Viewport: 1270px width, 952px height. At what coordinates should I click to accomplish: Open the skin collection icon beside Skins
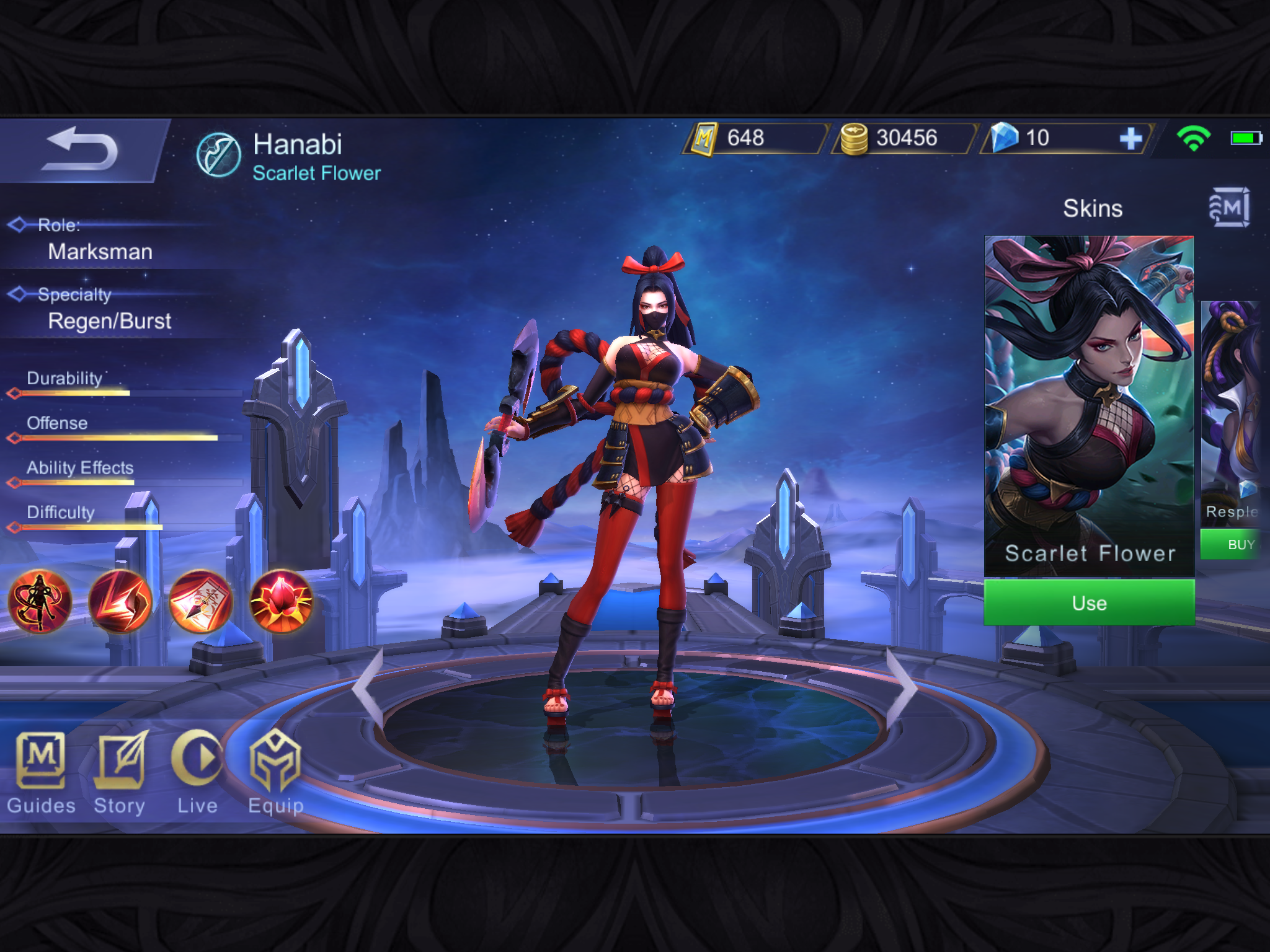point(1229,208)
